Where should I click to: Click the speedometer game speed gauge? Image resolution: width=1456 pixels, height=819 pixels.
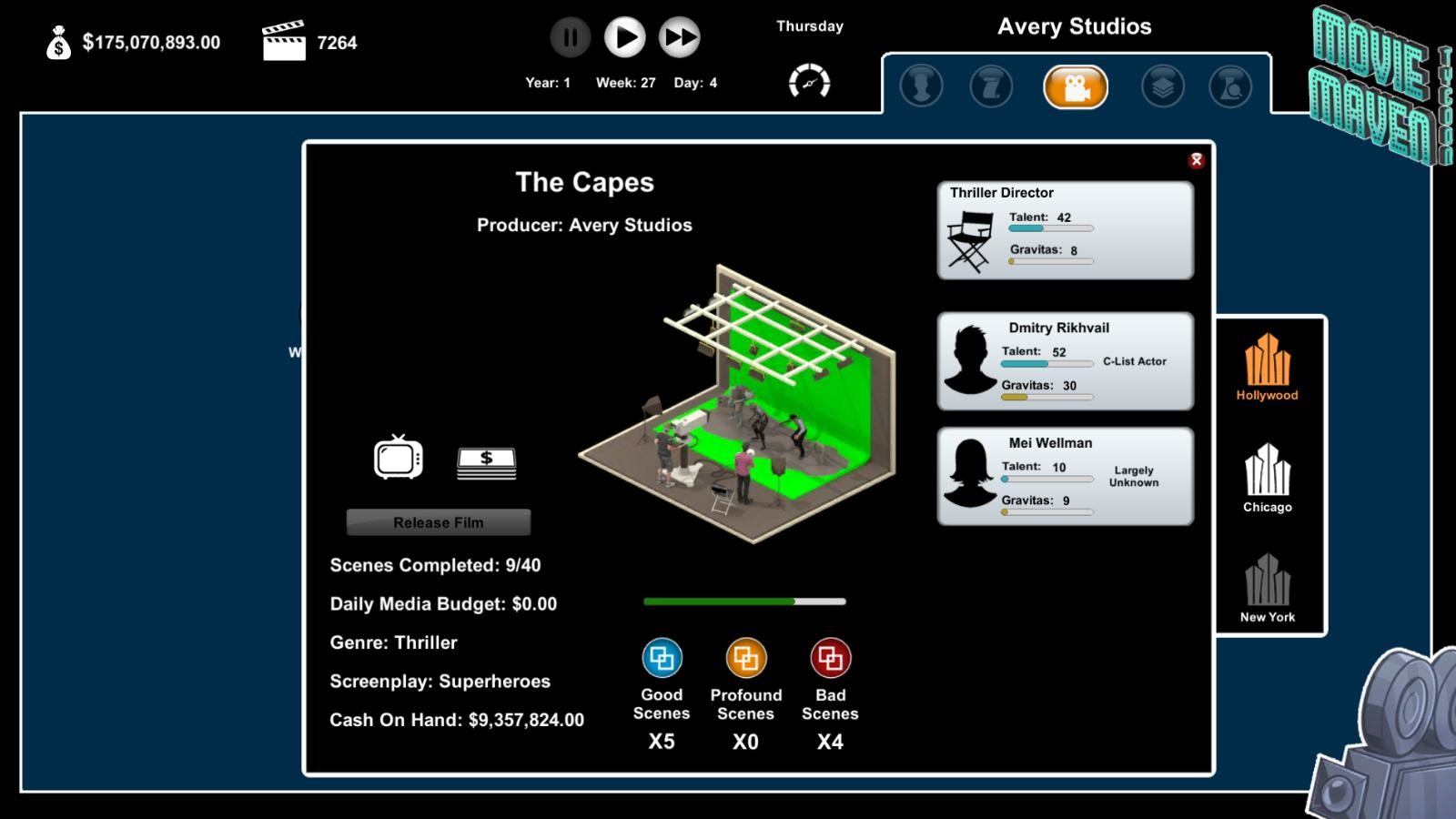pos(810,81)
